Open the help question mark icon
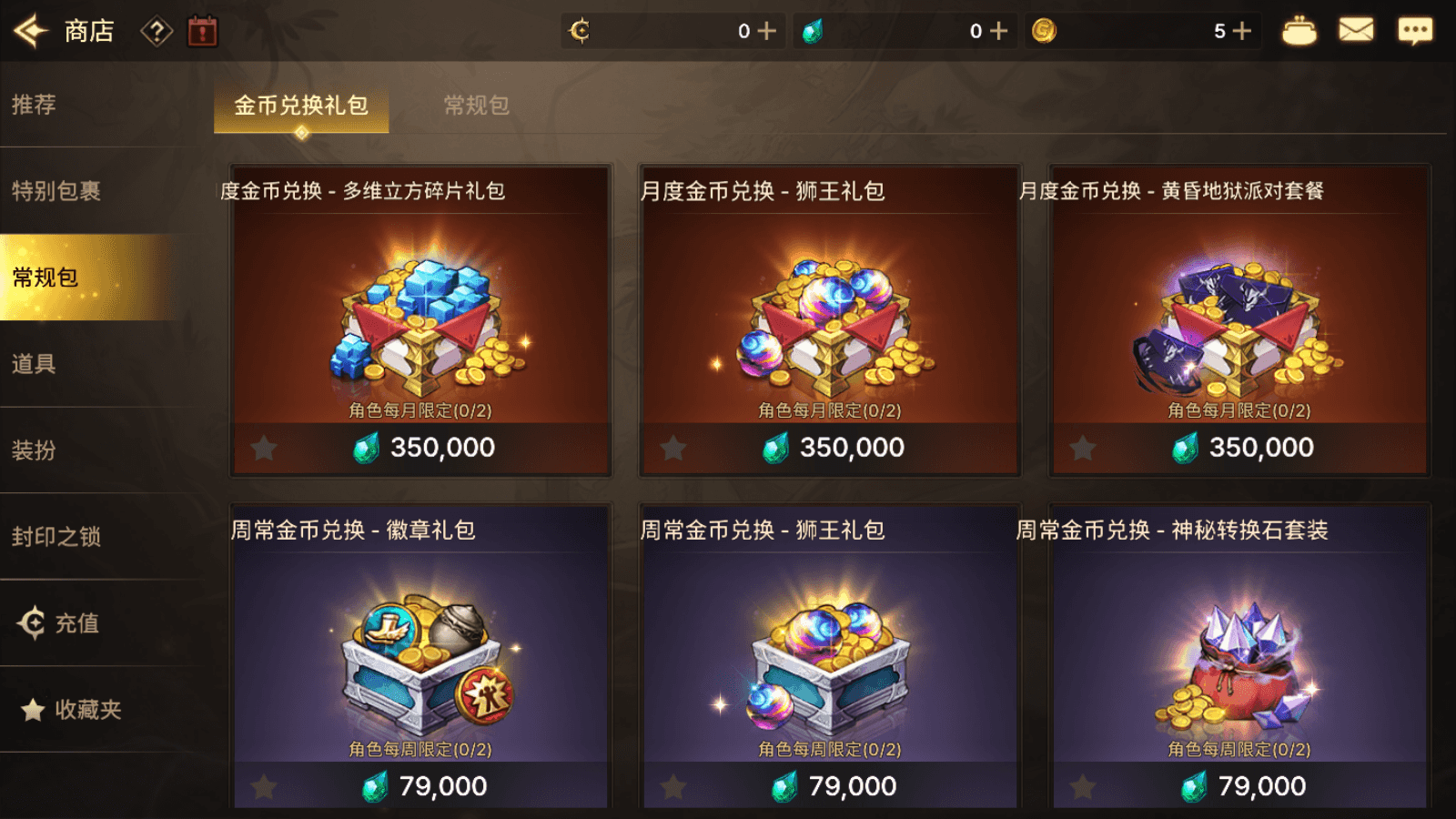The width and height of the screenshot is (1456, 819). [x=158, y=30]
